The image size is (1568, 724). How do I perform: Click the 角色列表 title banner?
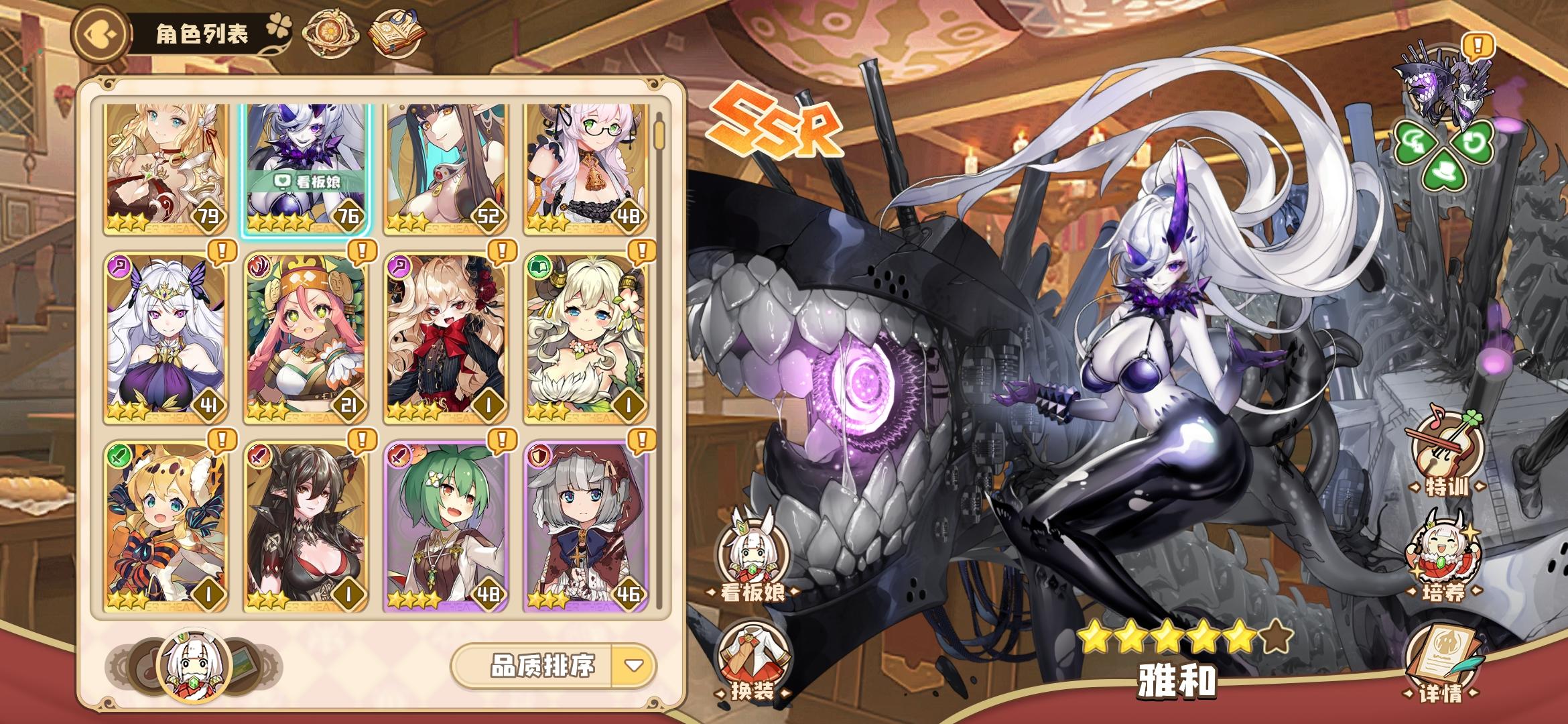pyautogui.click(x=201, y=32)
